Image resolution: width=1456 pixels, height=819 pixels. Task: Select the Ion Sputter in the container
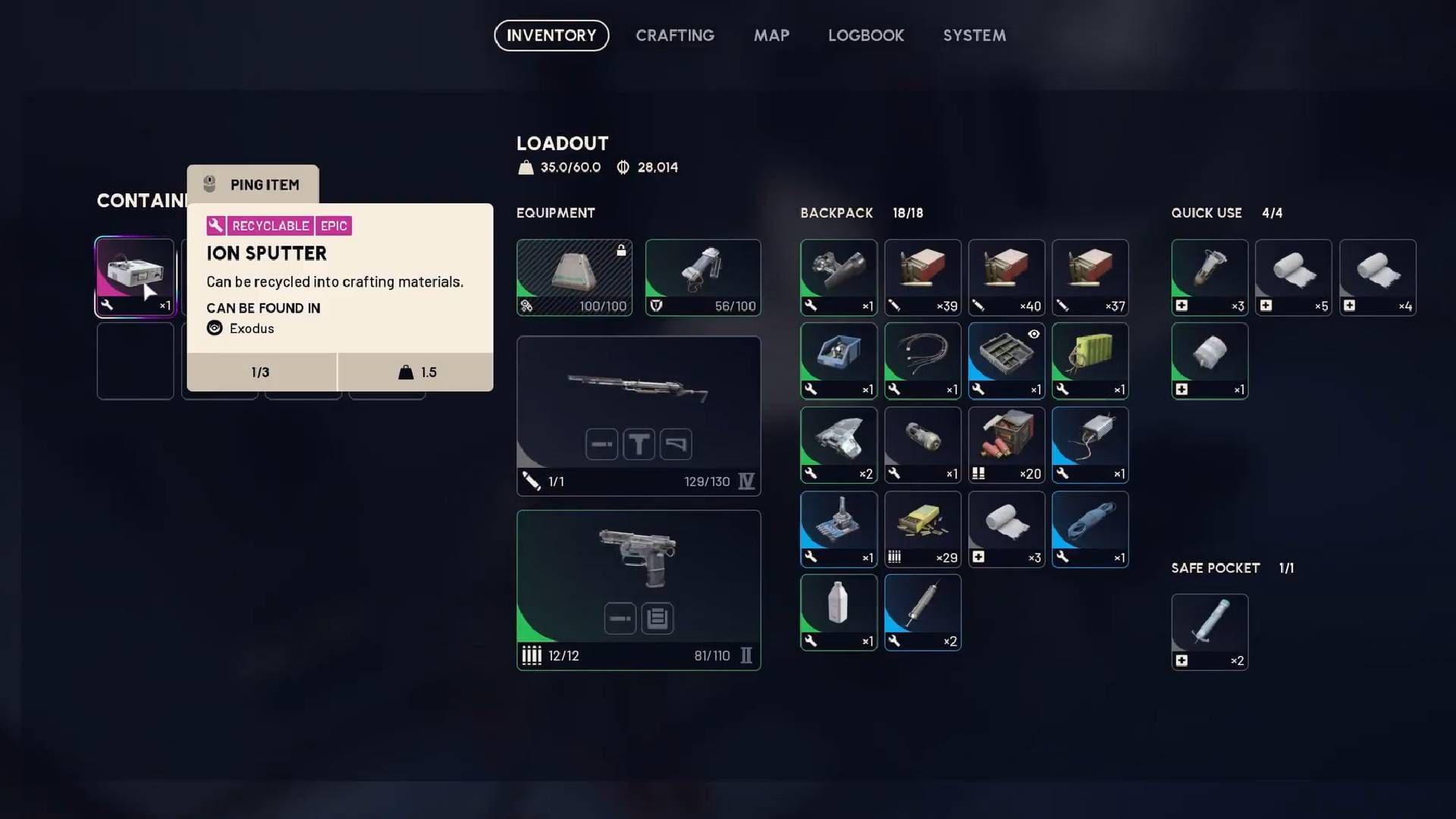coord(135,277)
